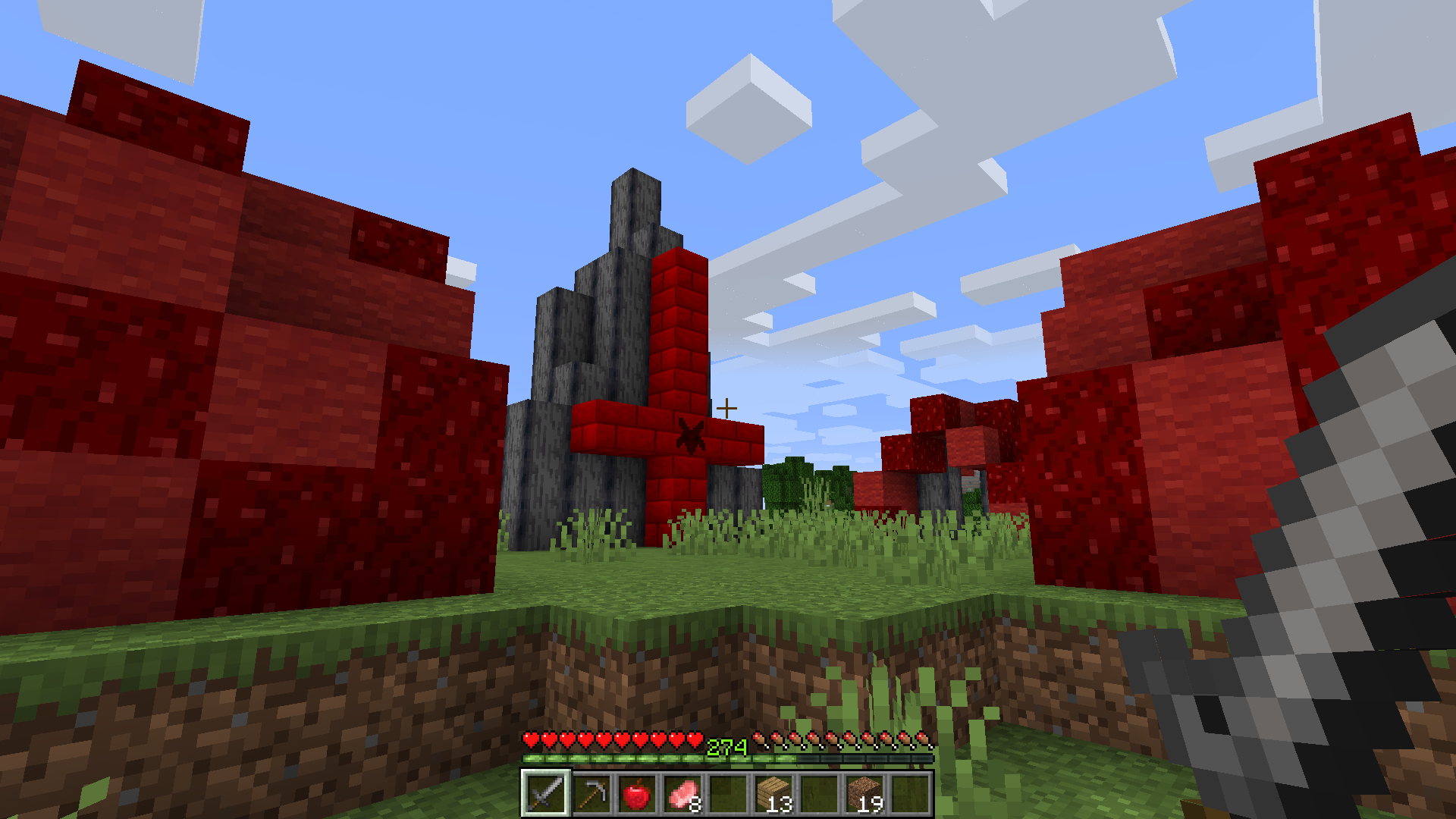Image resolution: width=1456 pixels, height=819 pixels.
Task: Choose the red apple slot
Action: [x=636, y=794]
